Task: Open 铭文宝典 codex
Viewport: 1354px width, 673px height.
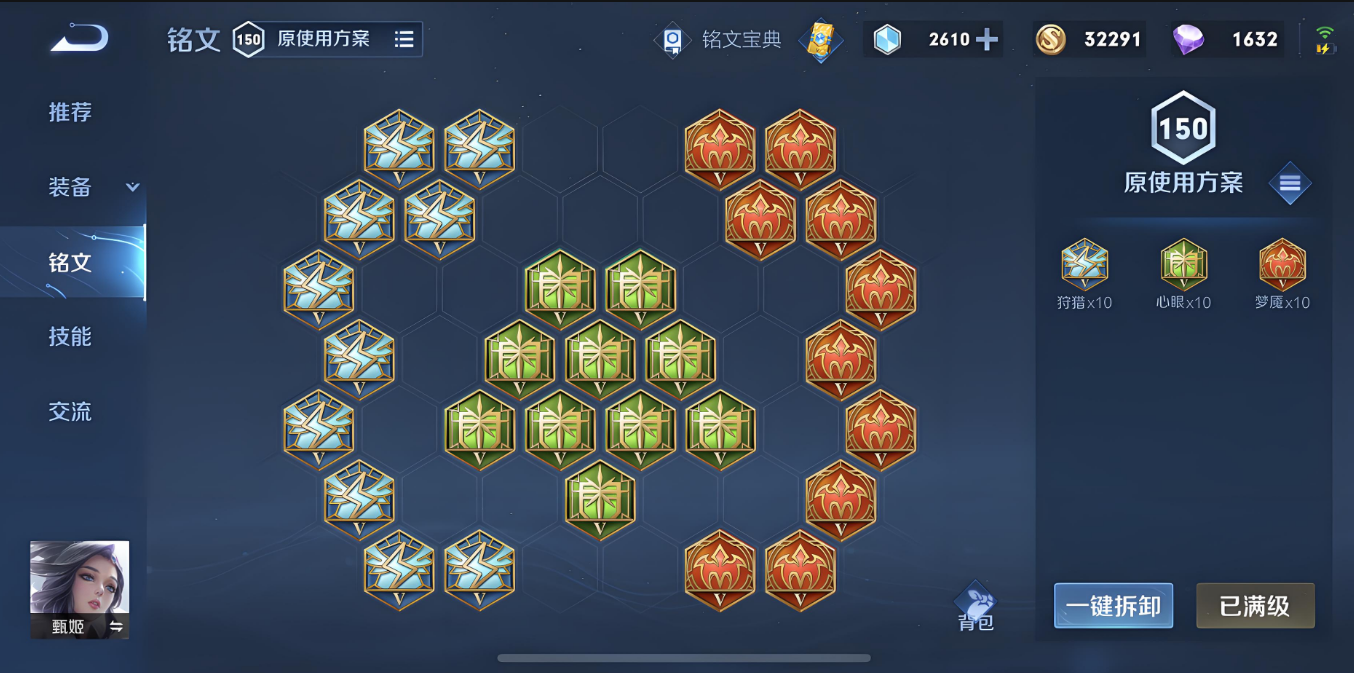Action: 722,40
